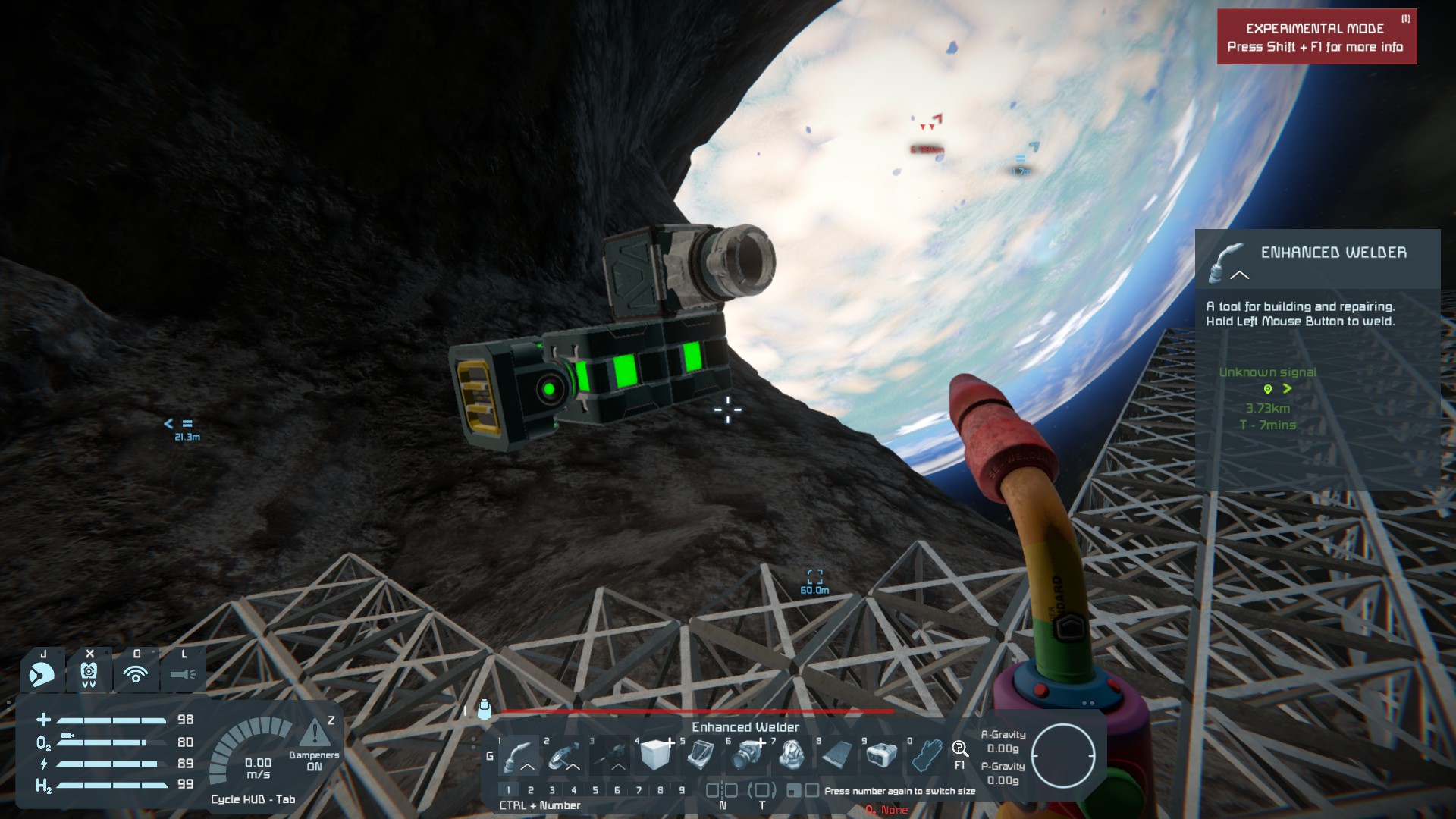The image size is (1456, 819).
Task: Pick the block in hotbar slot 9
Action: [x=882, y=755]
